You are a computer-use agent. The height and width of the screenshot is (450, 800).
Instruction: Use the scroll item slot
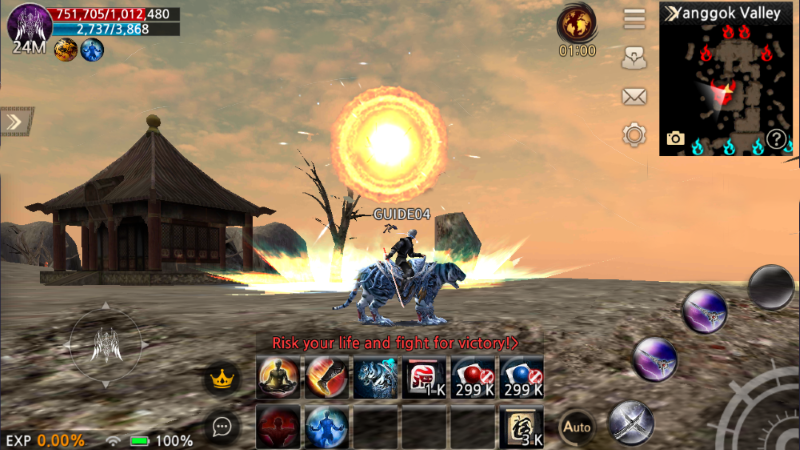pos(521,426)
